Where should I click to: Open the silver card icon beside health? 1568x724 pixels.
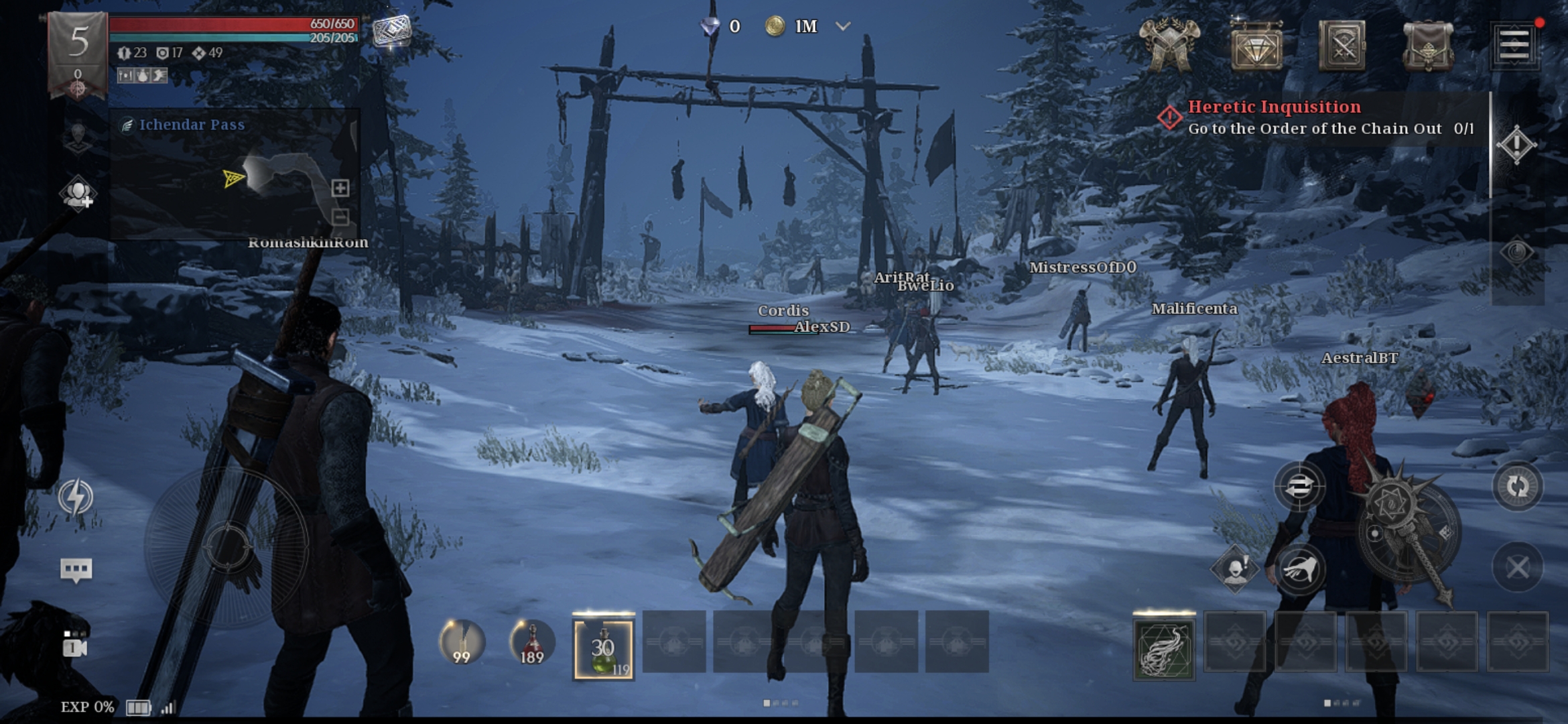[391, 31]
